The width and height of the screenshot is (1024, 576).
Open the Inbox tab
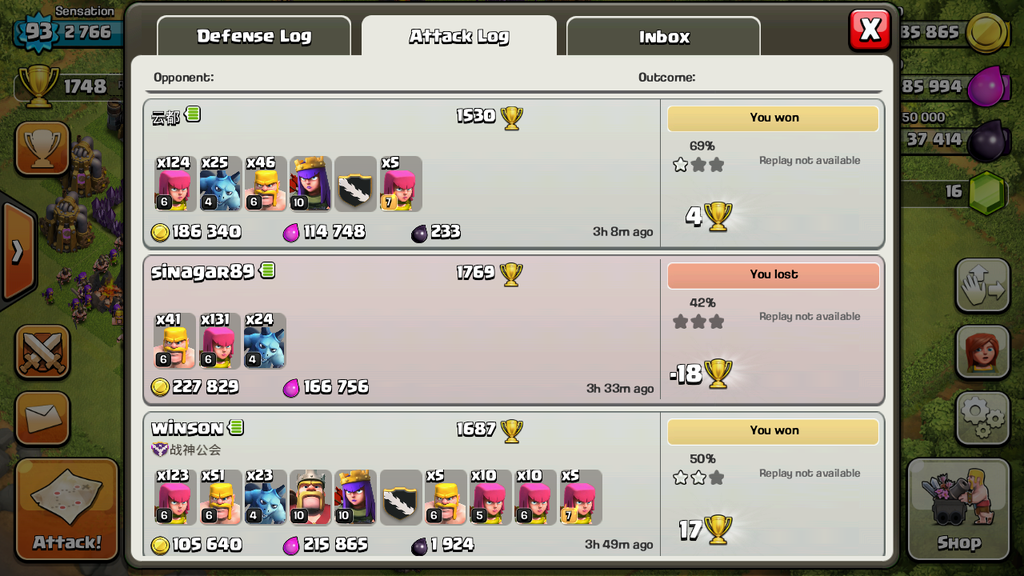(x=664, y=37)
